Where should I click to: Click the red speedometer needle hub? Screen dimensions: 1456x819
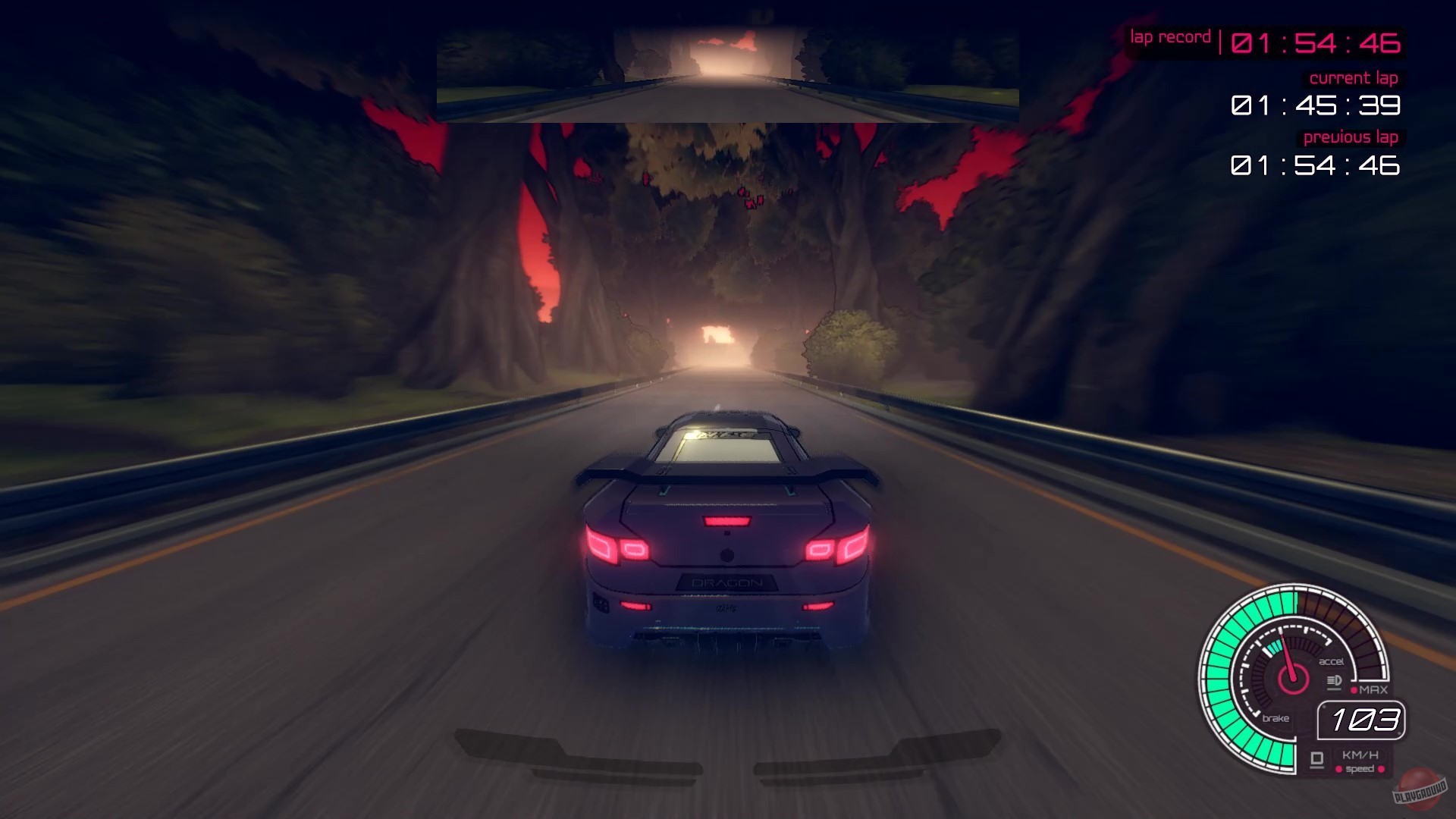1291,679
